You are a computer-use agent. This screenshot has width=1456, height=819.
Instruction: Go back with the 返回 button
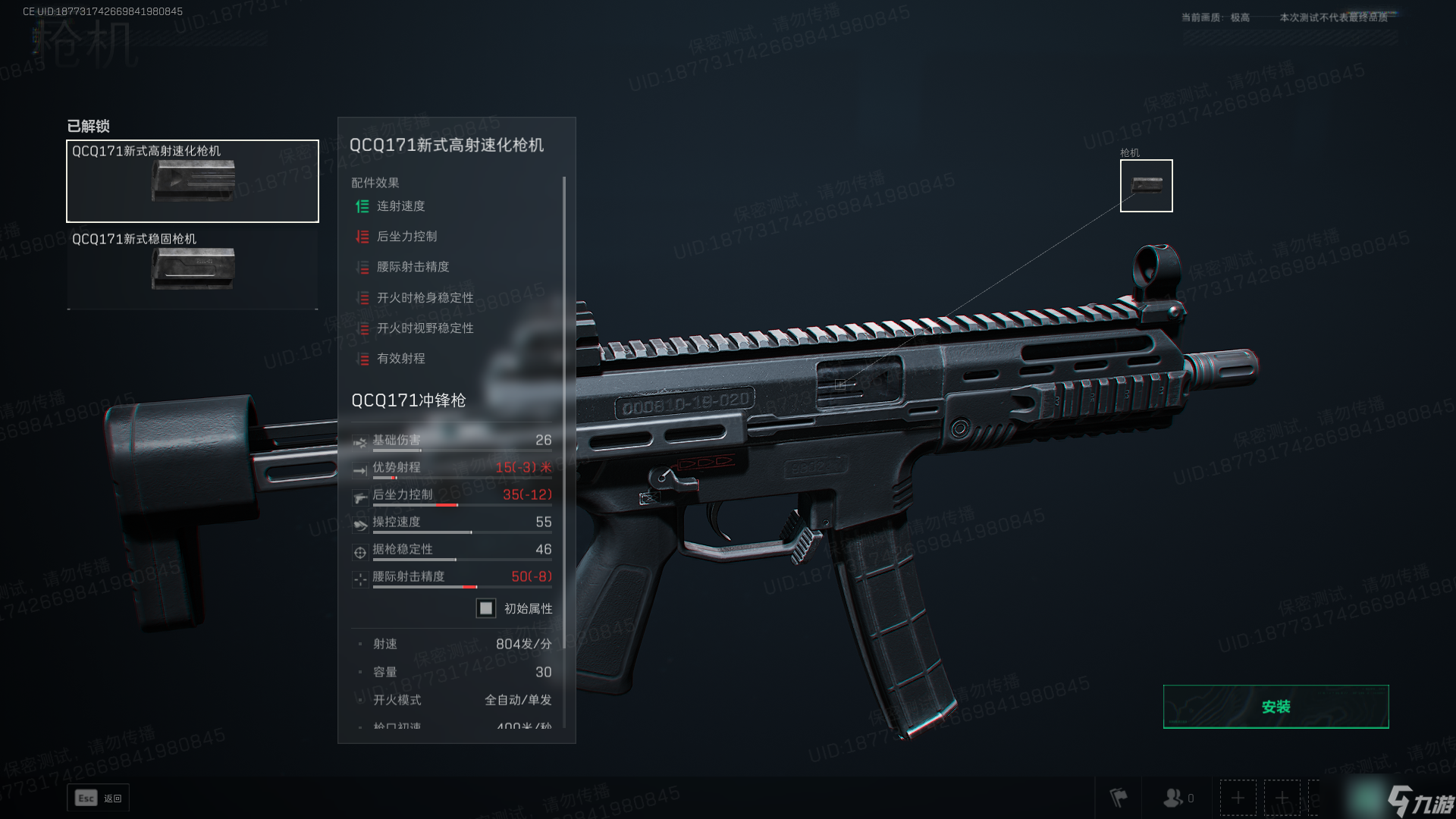click(99, 798)
